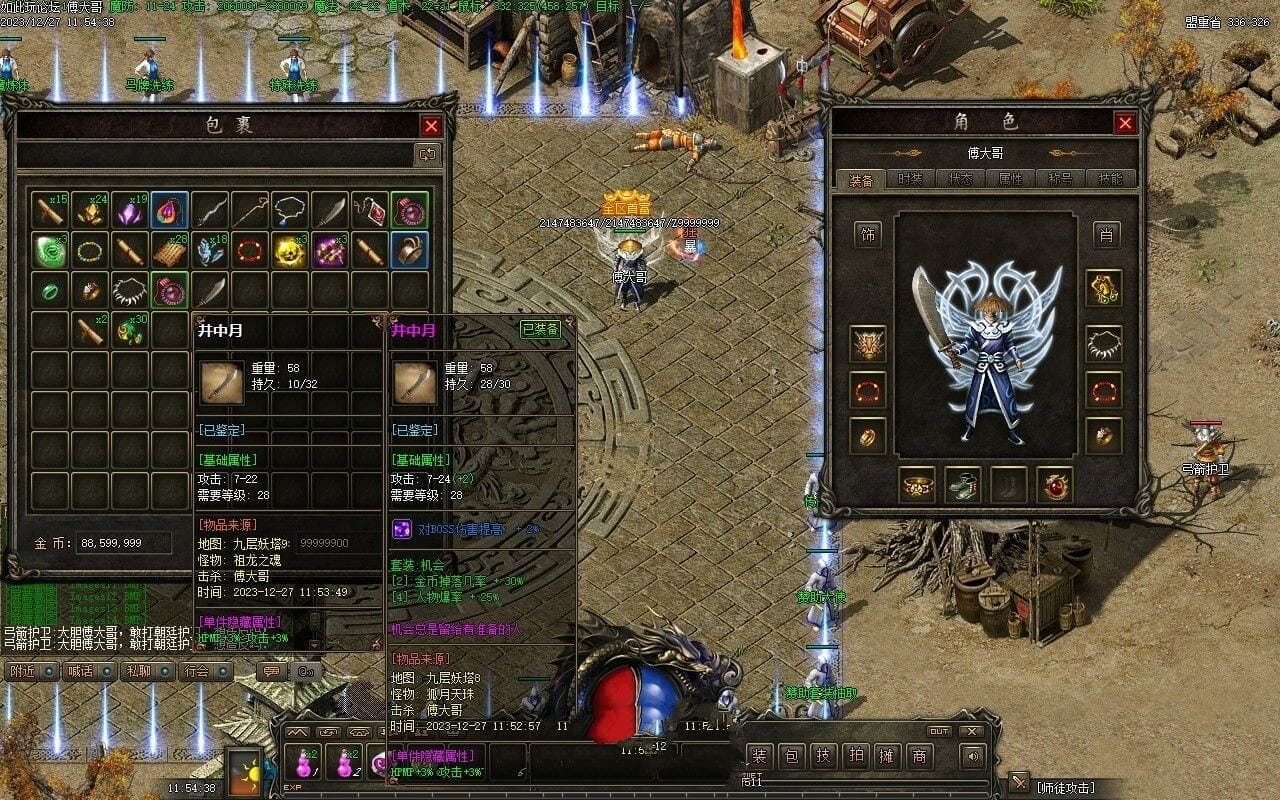Viewport: 1280px width, 800px height.
Task: Open the shop via the 商 icon
Action: tap(919, 758)
